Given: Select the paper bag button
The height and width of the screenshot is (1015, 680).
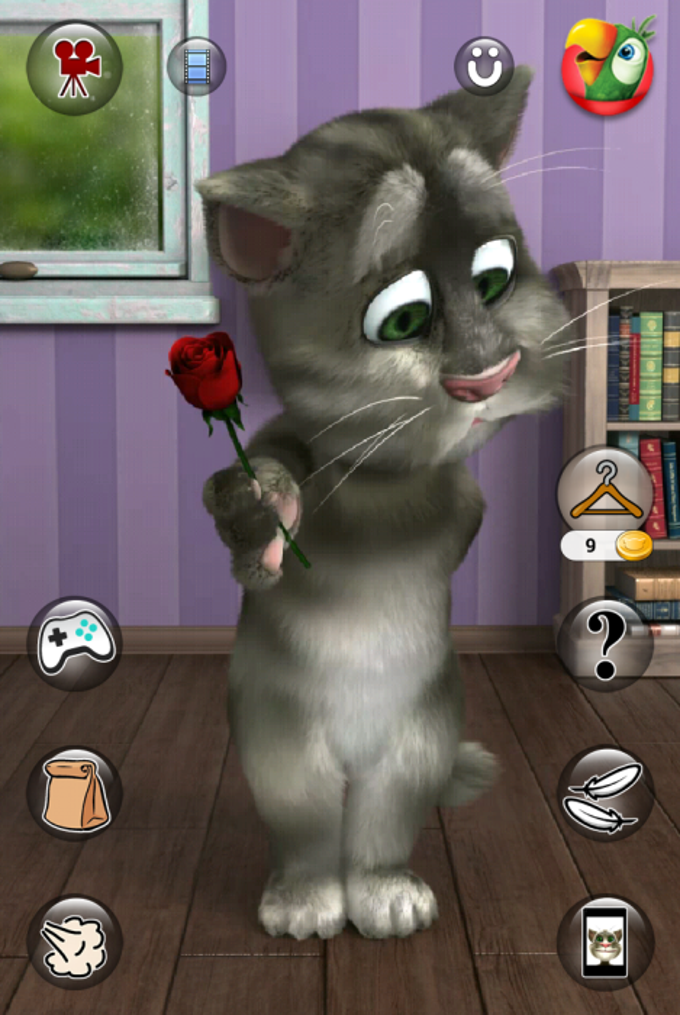Looking at the screenshot, I should tap(75, 793).
